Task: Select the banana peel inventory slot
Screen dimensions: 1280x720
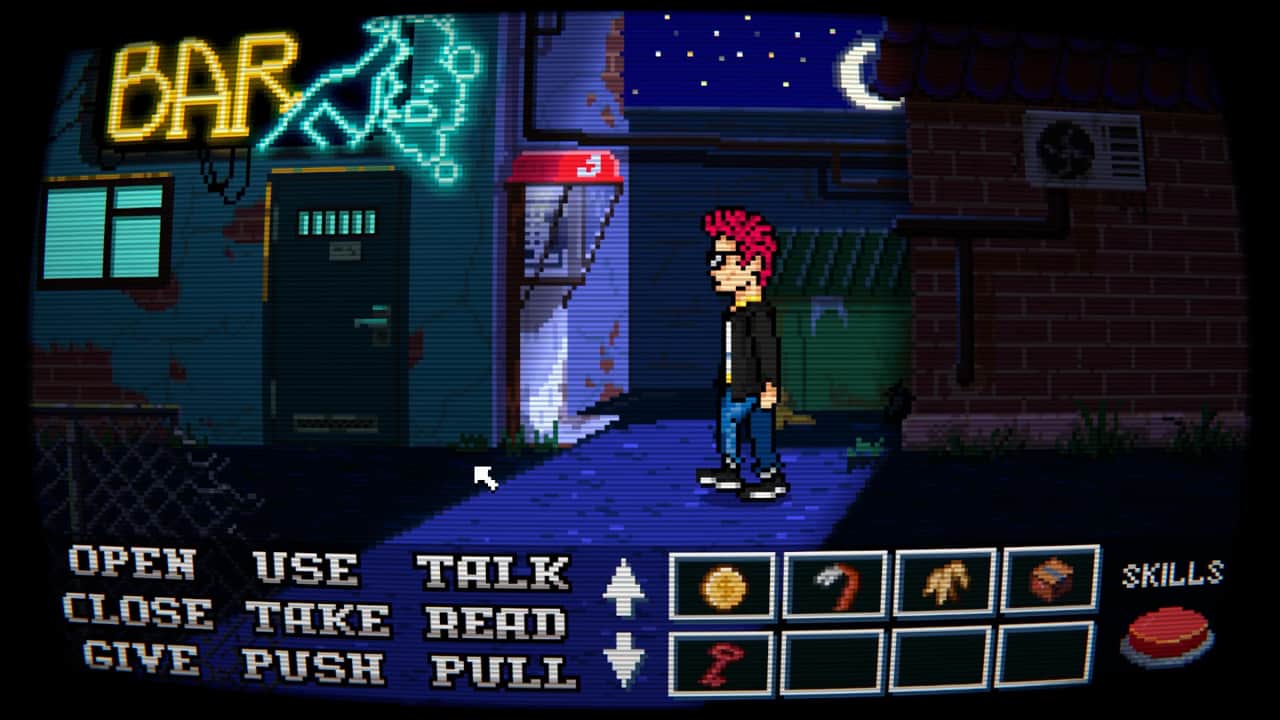Action: coord(945,582)
